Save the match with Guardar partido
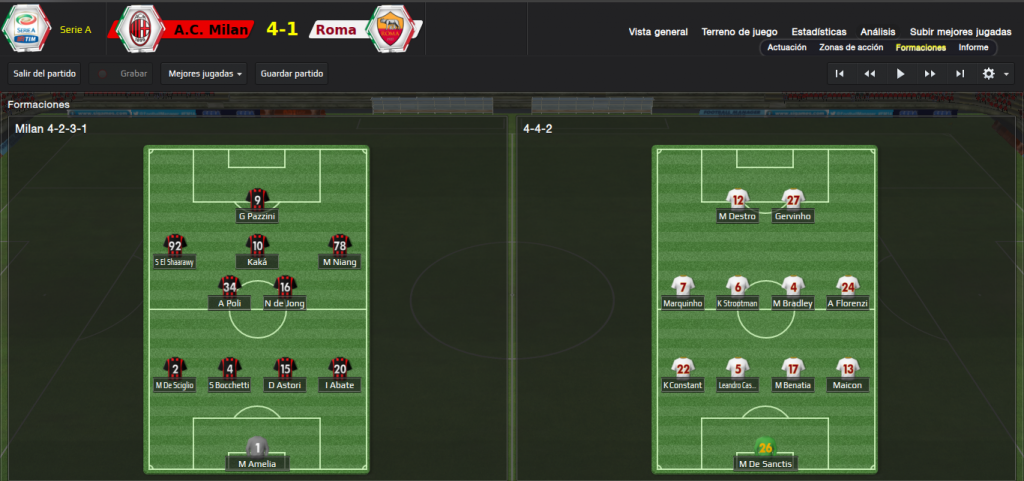Image resolution: width=1024 pixels, height=481 pixels. 291,74
